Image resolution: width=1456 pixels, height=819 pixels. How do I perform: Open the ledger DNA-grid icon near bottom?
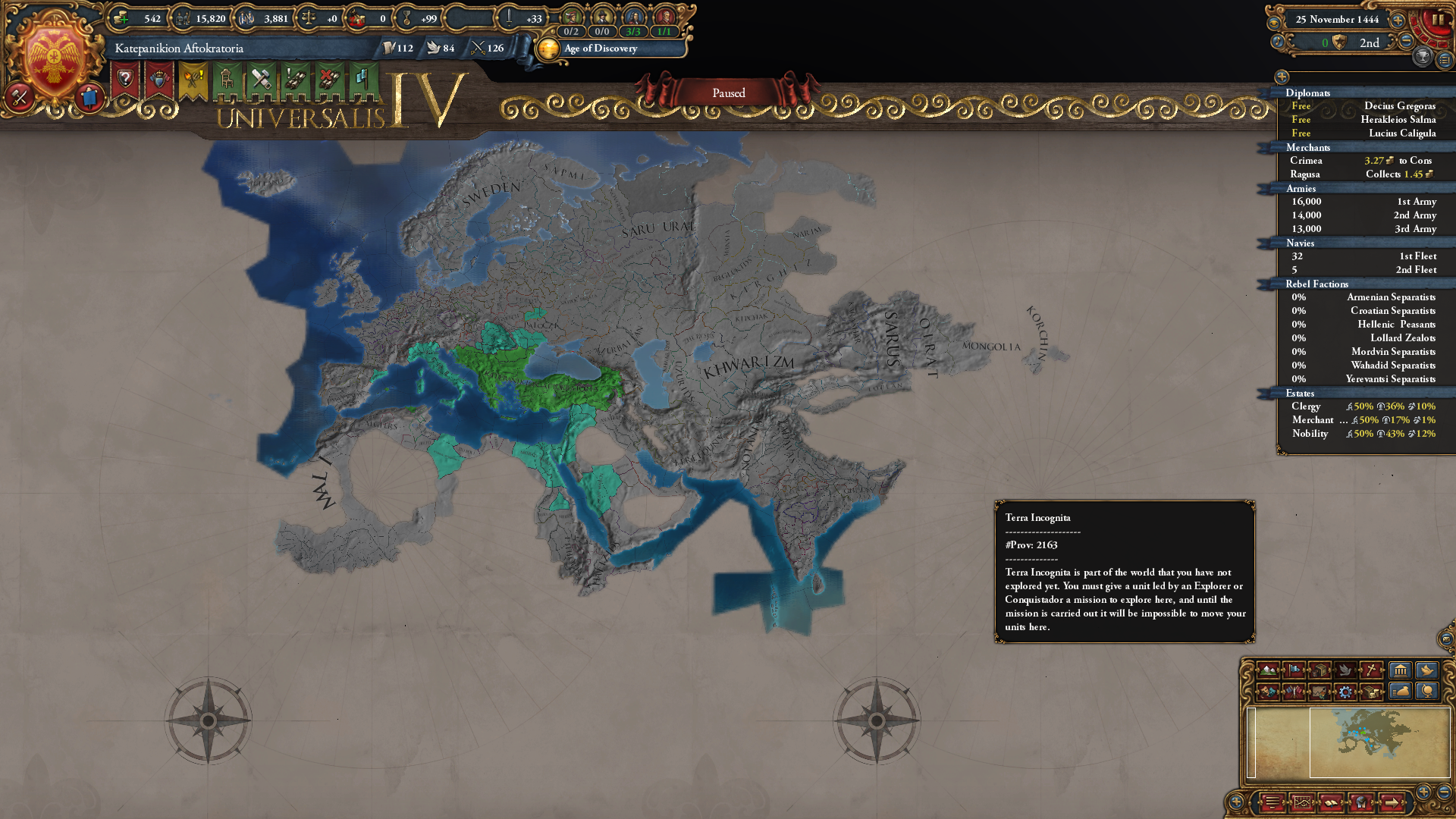click(1302, 802)
